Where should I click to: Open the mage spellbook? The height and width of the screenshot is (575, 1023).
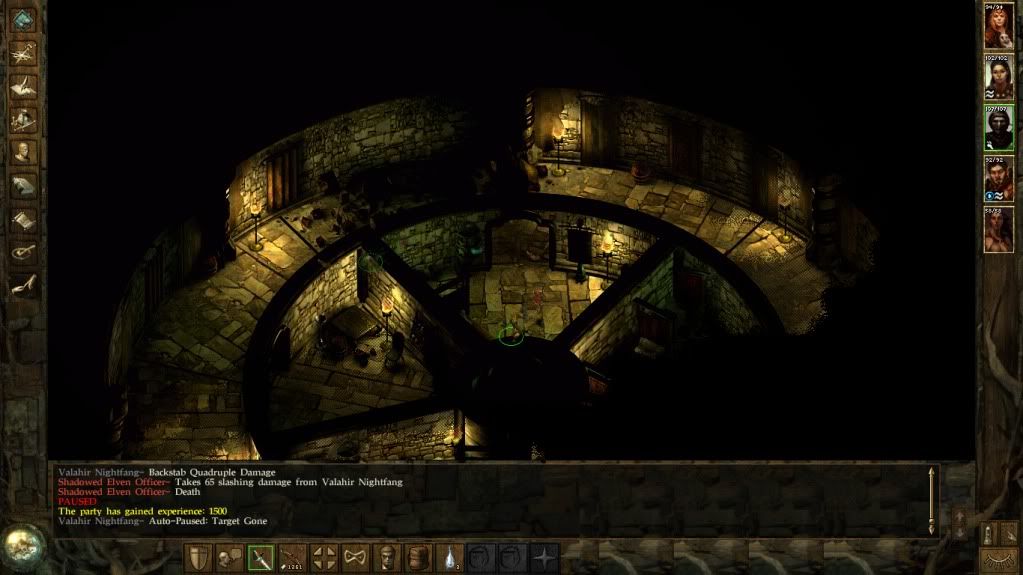[x=23, y=186]
